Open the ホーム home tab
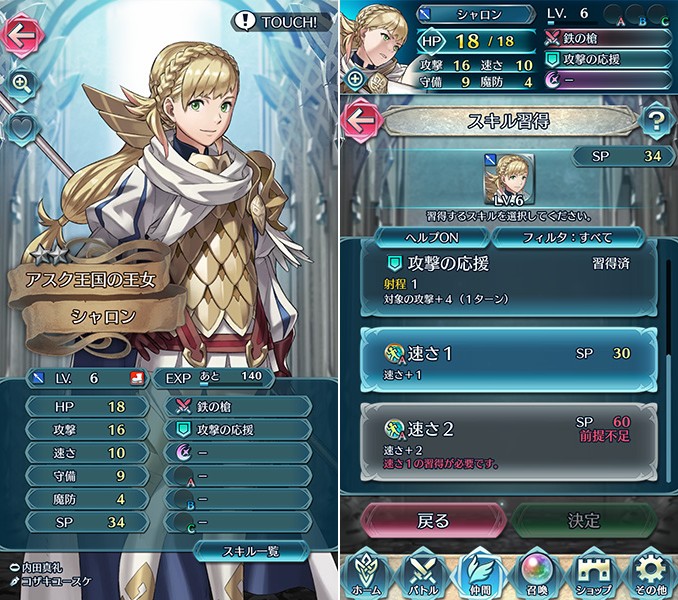 [367, 575]
